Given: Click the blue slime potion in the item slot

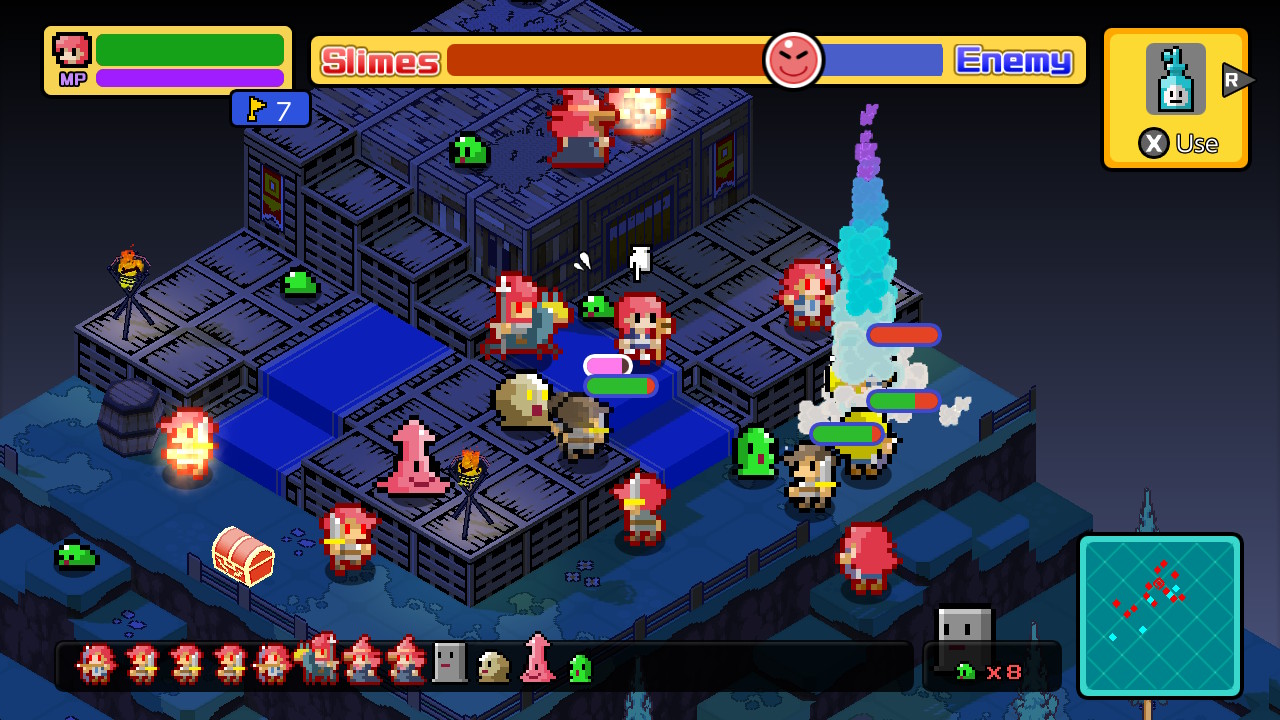Looking at the screenshot, I should tap(1174, 79).
